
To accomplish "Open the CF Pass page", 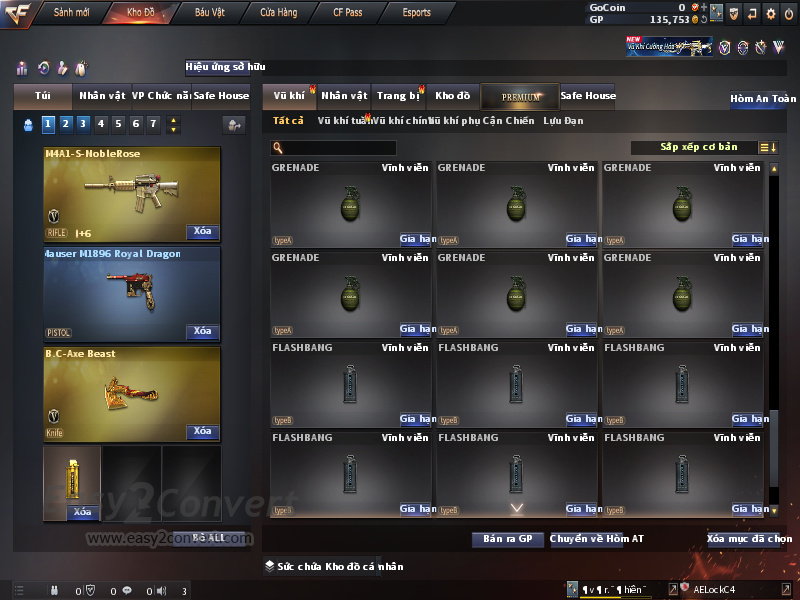I will point(348,13).
